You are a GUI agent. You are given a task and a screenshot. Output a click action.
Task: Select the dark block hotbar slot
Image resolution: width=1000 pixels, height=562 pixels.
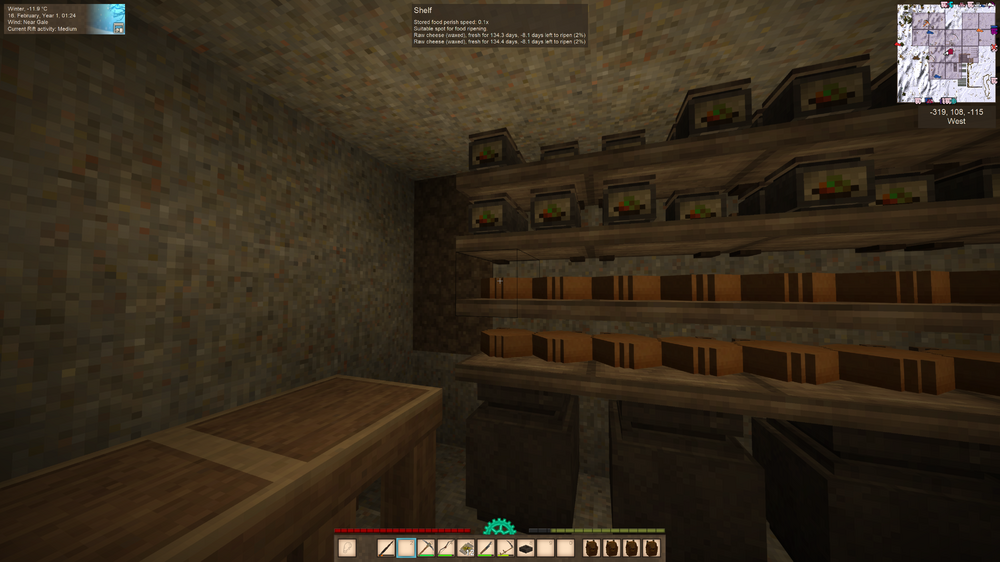526,548
